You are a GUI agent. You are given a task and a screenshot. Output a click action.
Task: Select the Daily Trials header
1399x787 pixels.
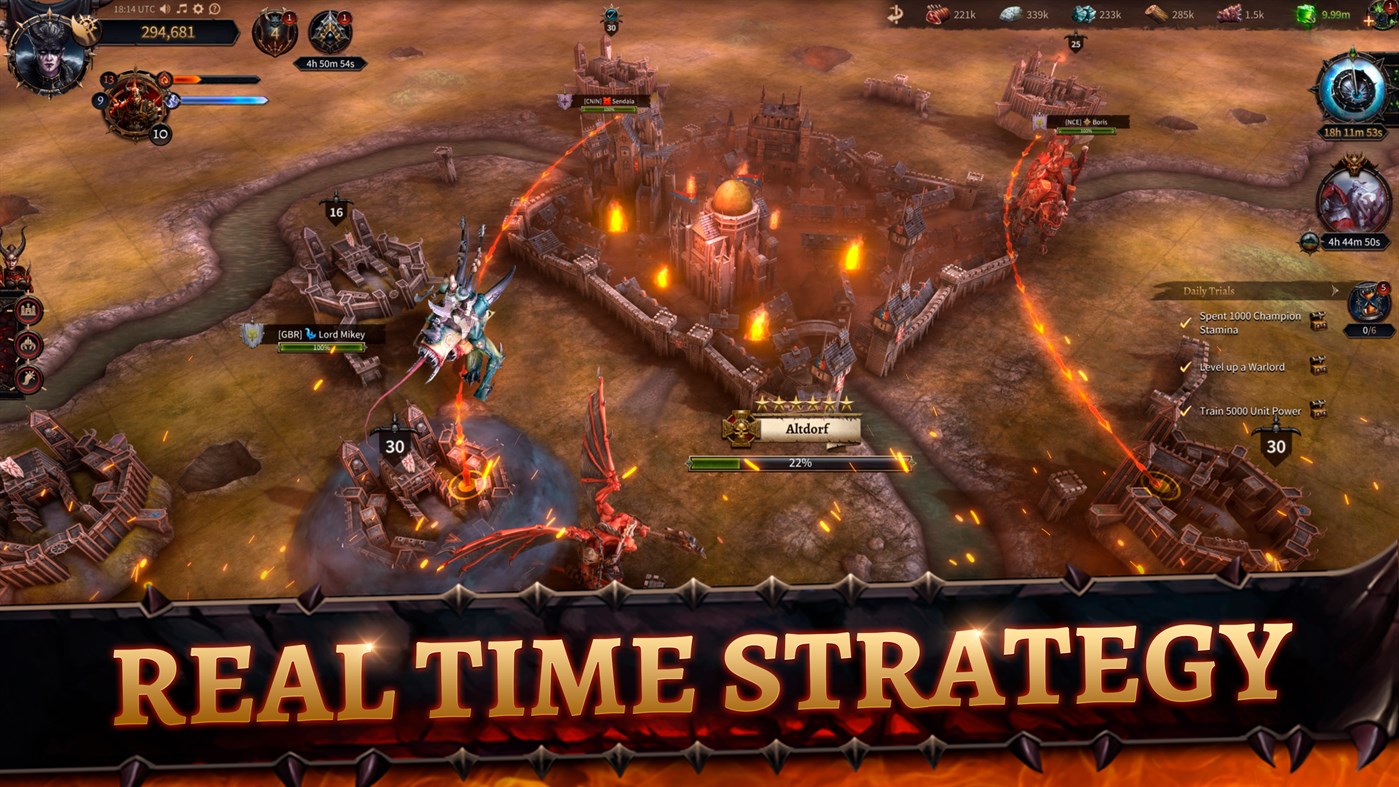tap(1209, 291)
